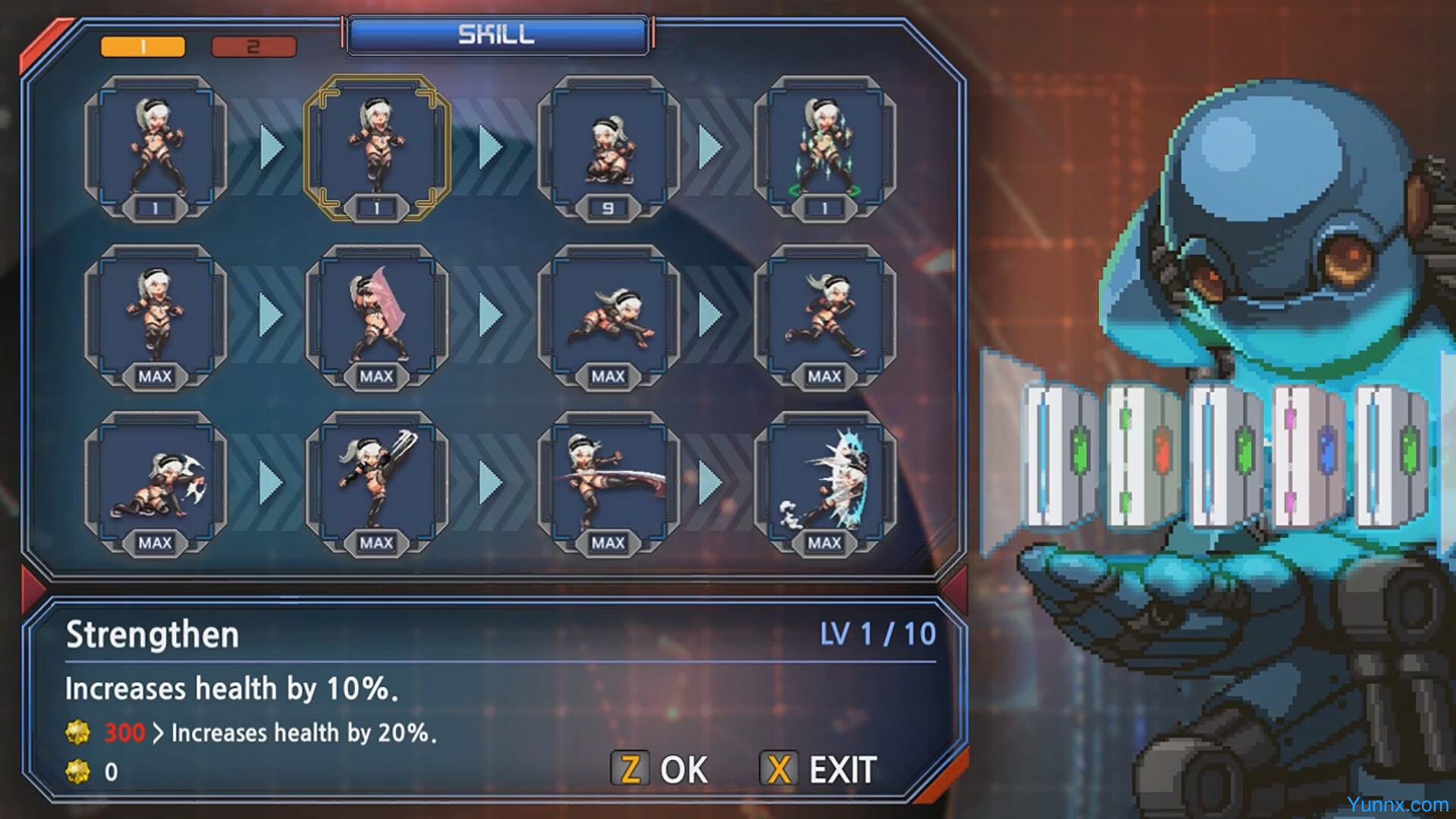Open skill page tab 2

pyautogui.click(x=253, y=47)
